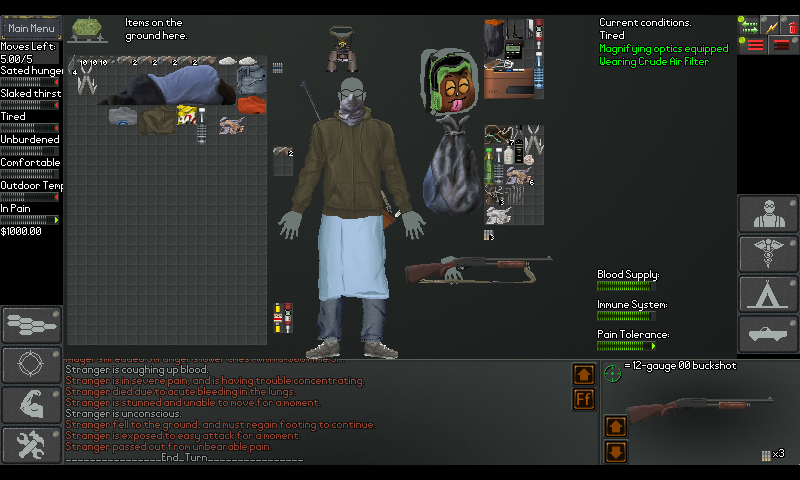Click the red trash can icon
Screen dimensions: 800x480
[x=790, y=26]
